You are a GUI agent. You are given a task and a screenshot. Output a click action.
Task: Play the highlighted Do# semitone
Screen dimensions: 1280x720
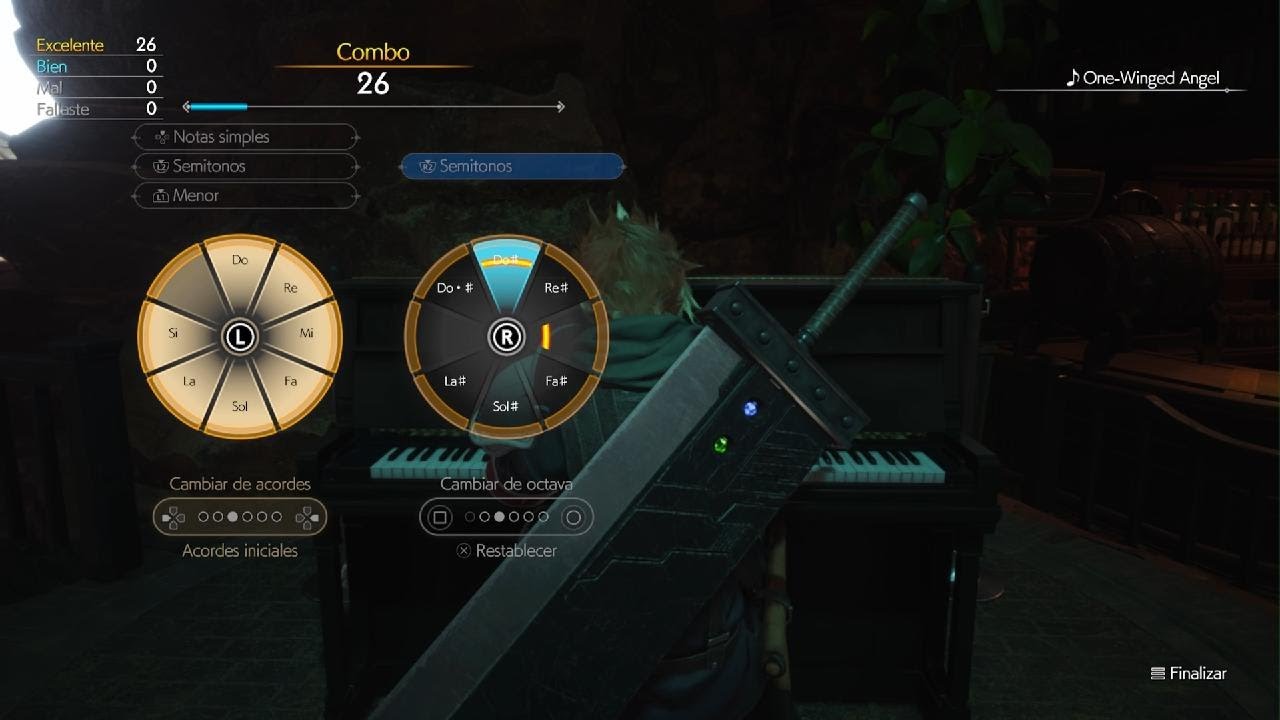click(506, 262)
